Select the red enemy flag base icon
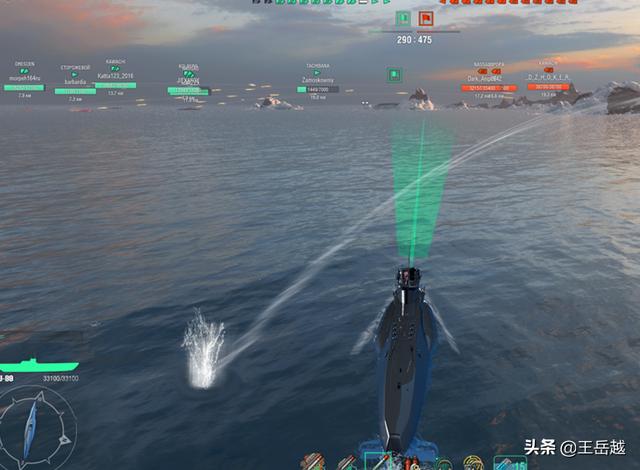 pos(426,18)
